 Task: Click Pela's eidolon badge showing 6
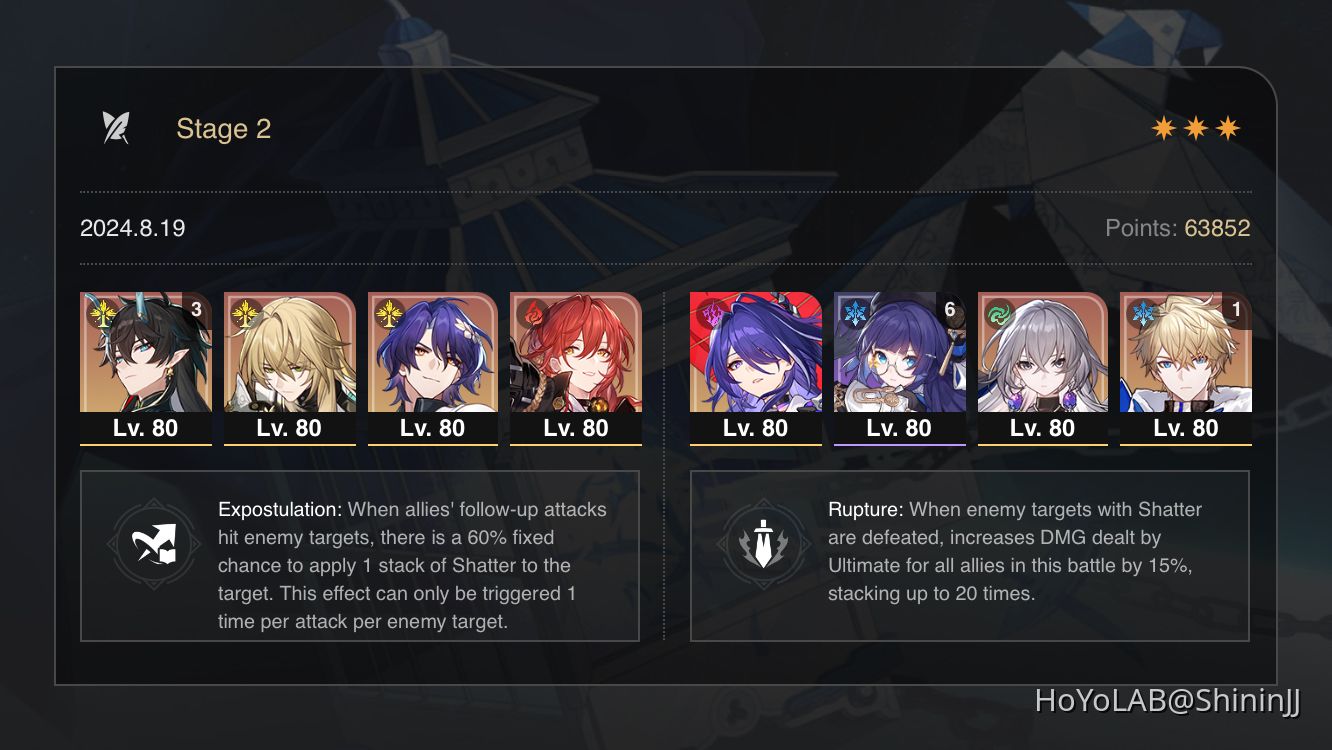[x=952, y=310]
